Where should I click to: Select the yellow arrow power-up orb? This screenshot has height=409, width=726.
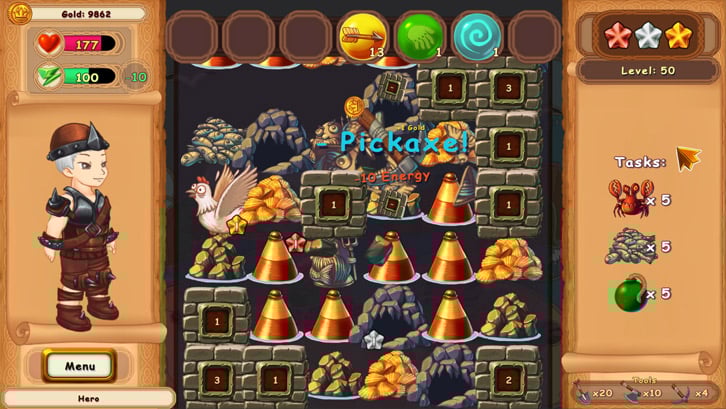click(363, 37)
